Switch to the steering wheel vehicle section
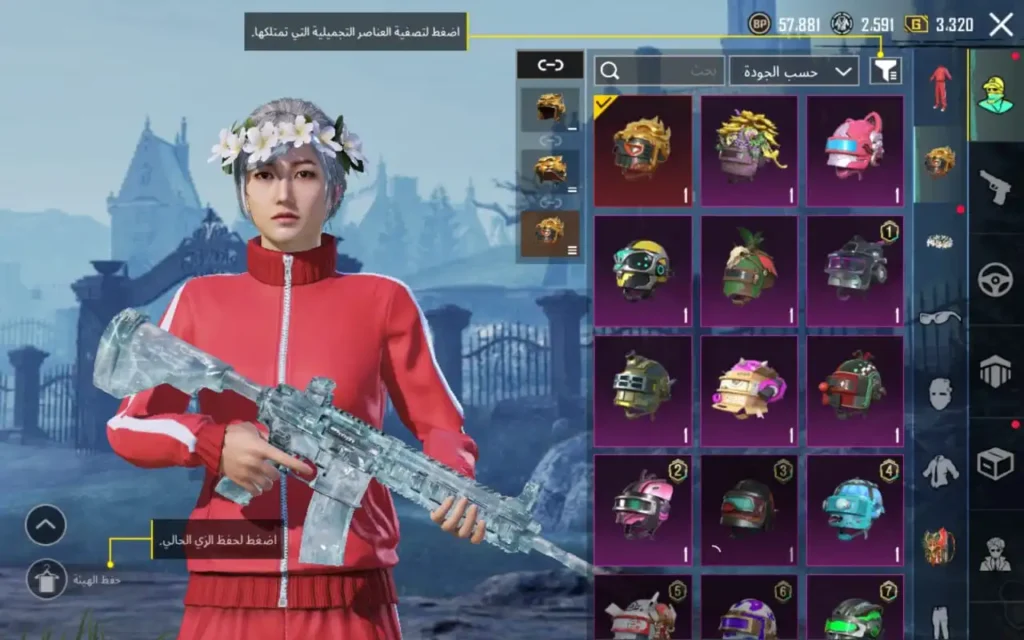The image size is (1024, 640). 995,279
